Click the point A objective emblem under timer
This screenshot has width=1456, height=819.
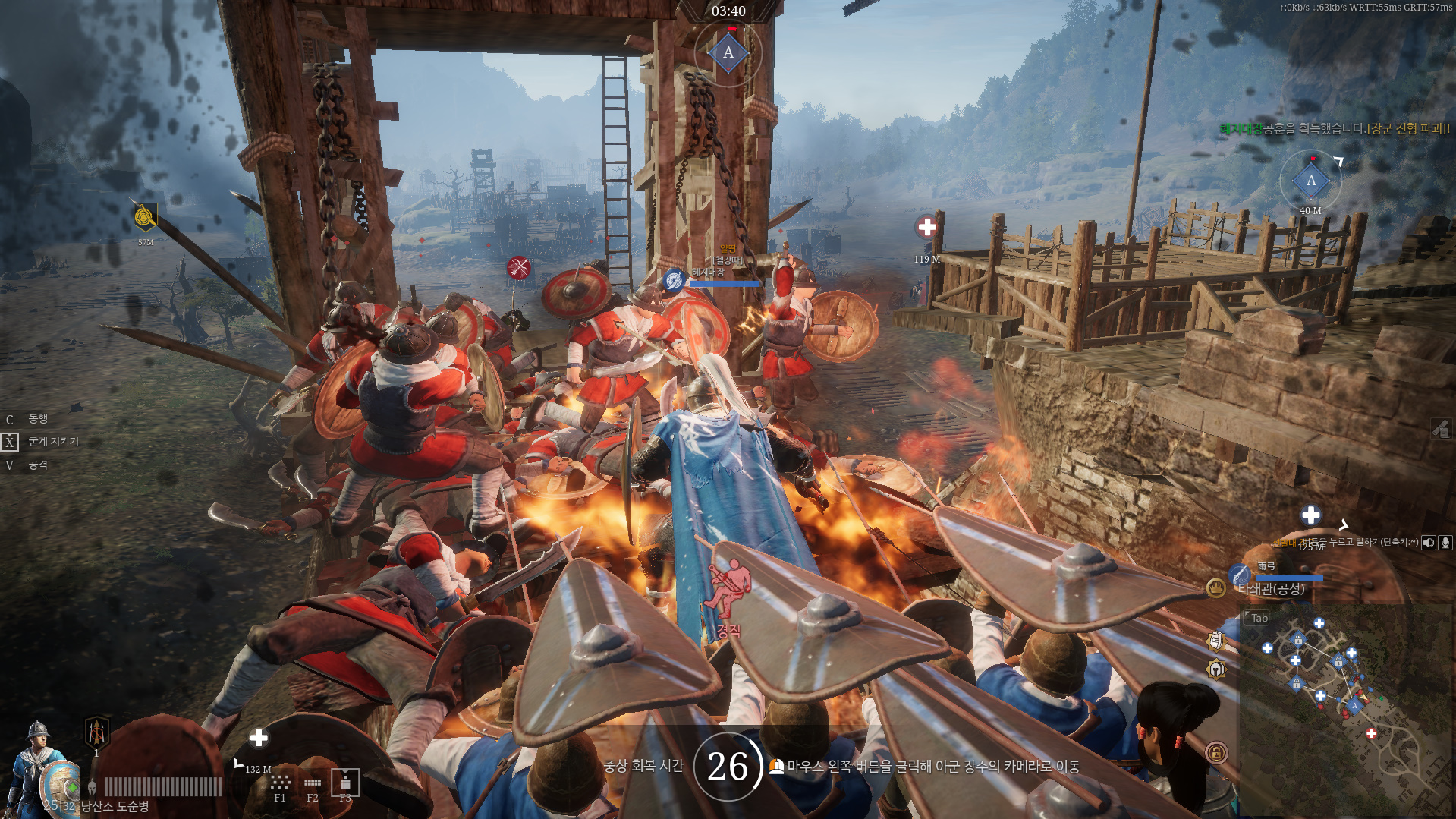click(x=728, y=53)
